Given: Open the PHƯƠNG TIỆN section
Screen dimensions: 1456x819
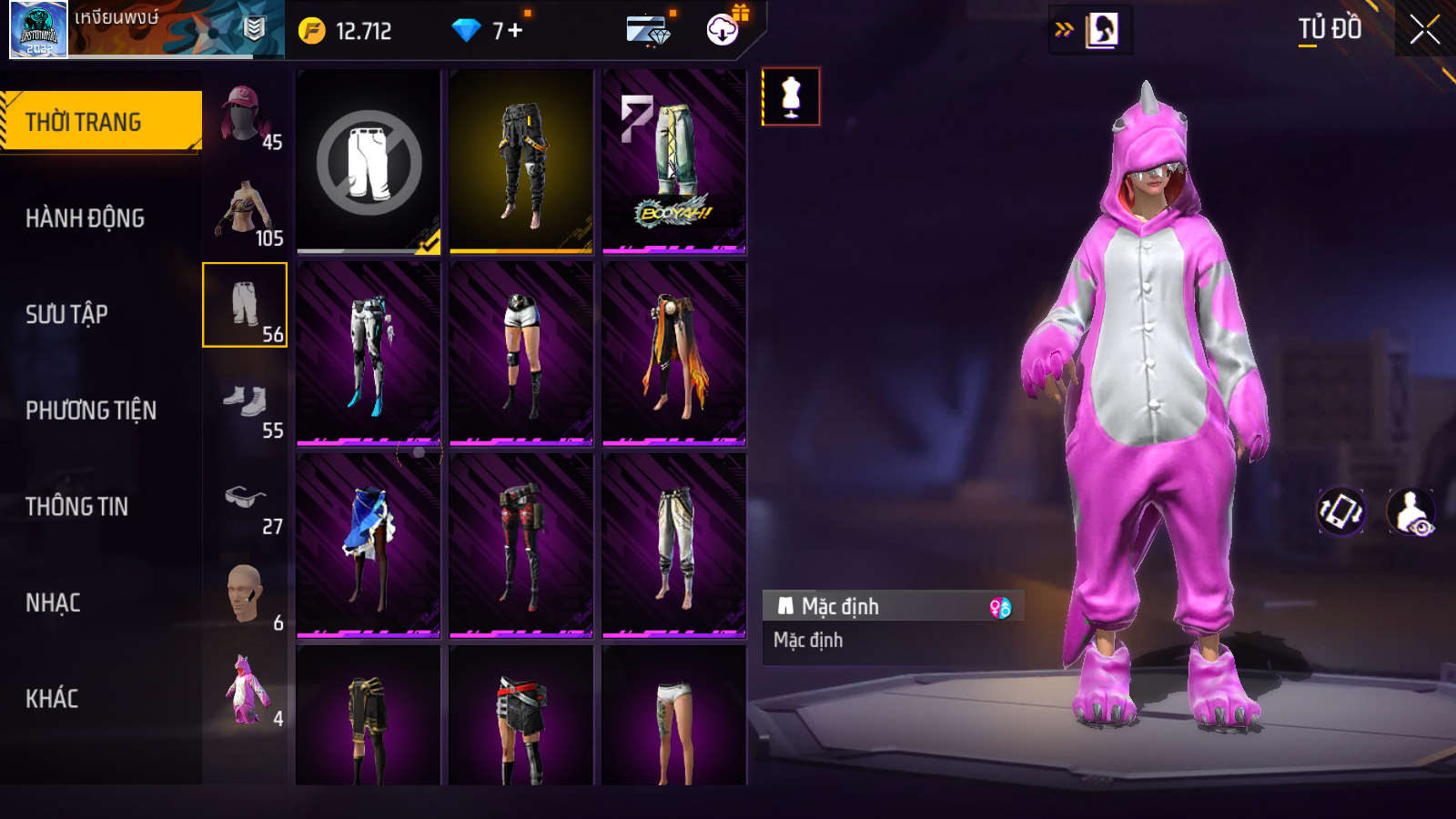Looking at the screenshot, I should pyautogui.click(x=91, y=410).
